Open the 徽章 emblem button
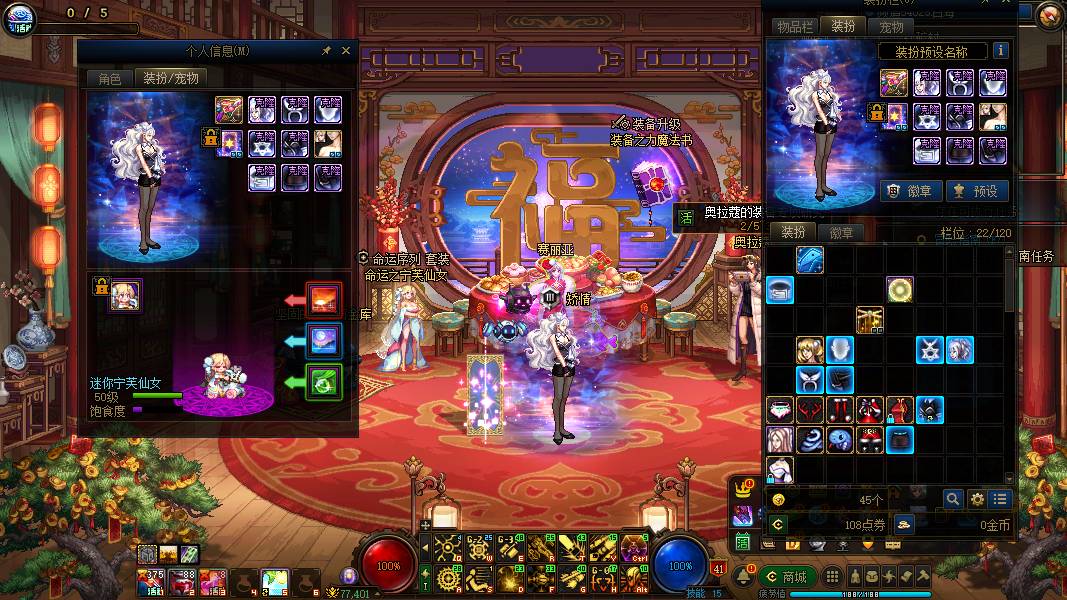Screen dimensions: 1067x600 (x=910, y=190)
